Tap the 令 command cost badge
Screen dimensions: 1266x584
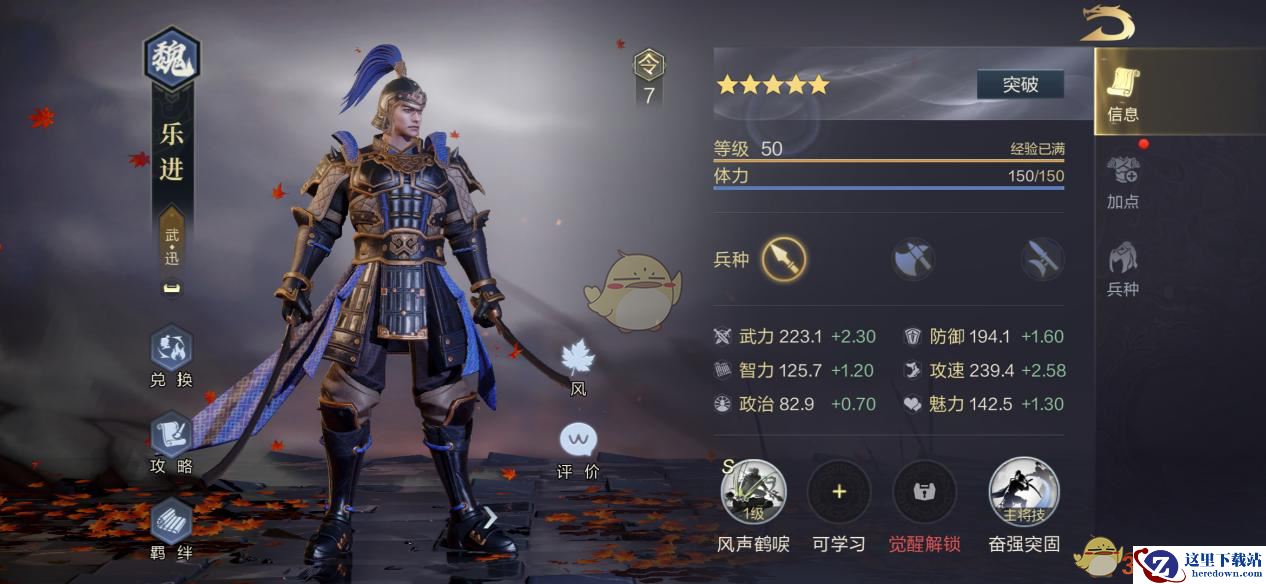click(x=649, y=77)
